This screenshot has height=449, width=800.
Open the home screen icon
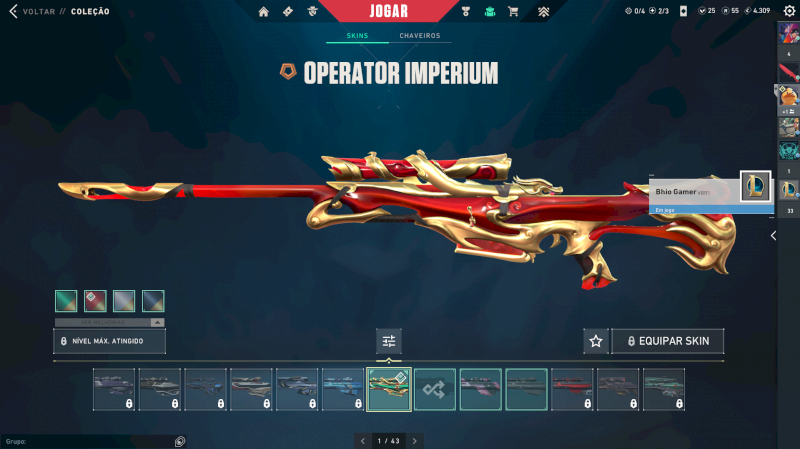tap(264, 11)
